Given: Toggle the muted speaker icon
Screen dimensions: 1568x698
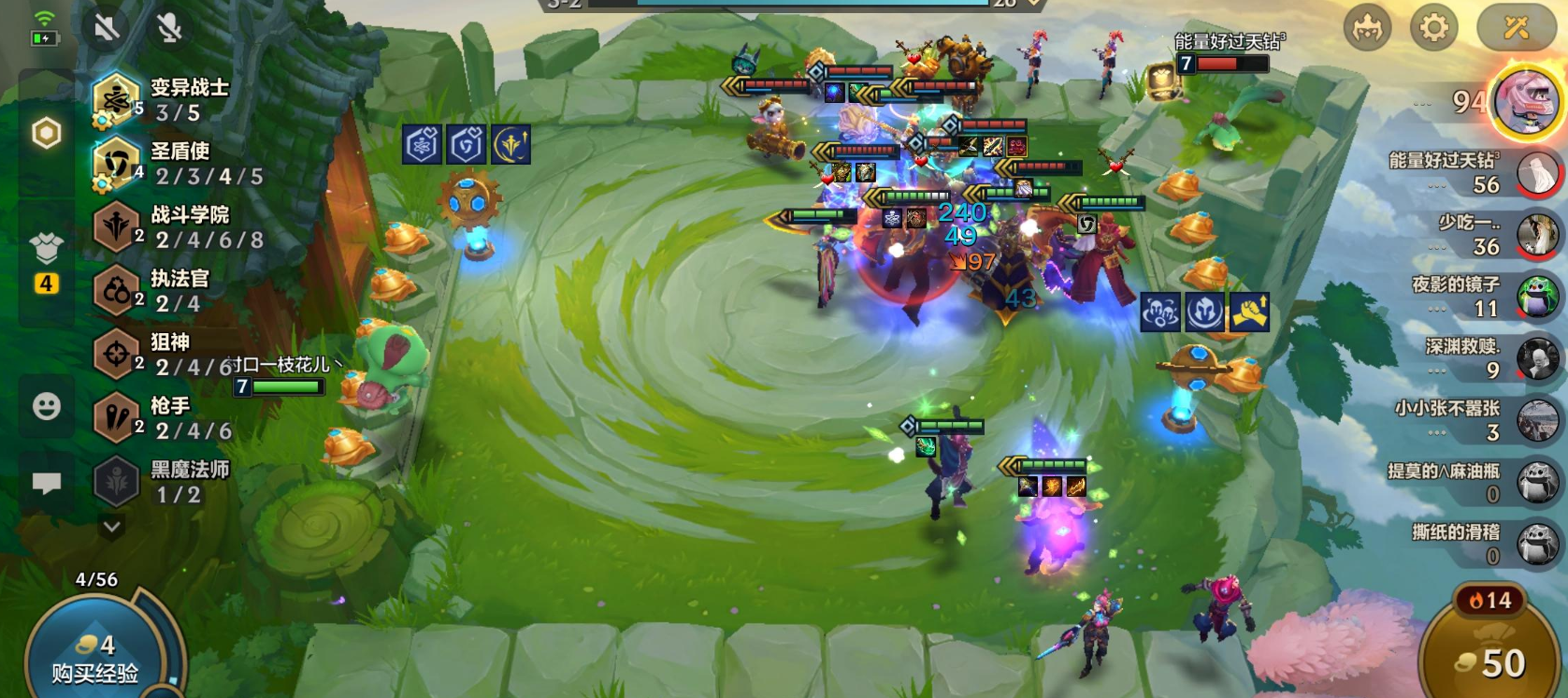Looking at the screenshot, I should (x=106, y=28).
